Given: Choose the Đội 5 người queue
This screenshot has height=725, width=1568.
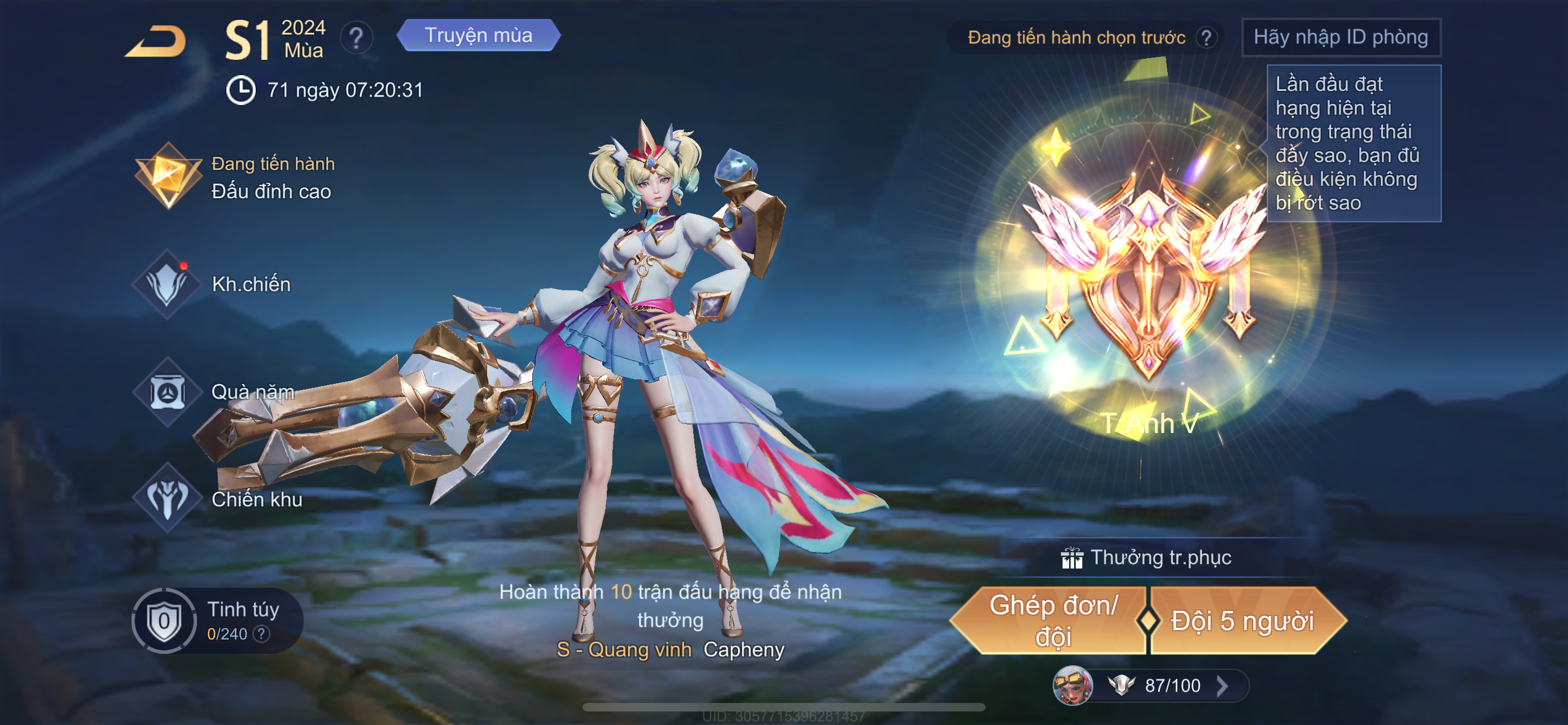Looking at the screenshot, I should pos(1242,621).
